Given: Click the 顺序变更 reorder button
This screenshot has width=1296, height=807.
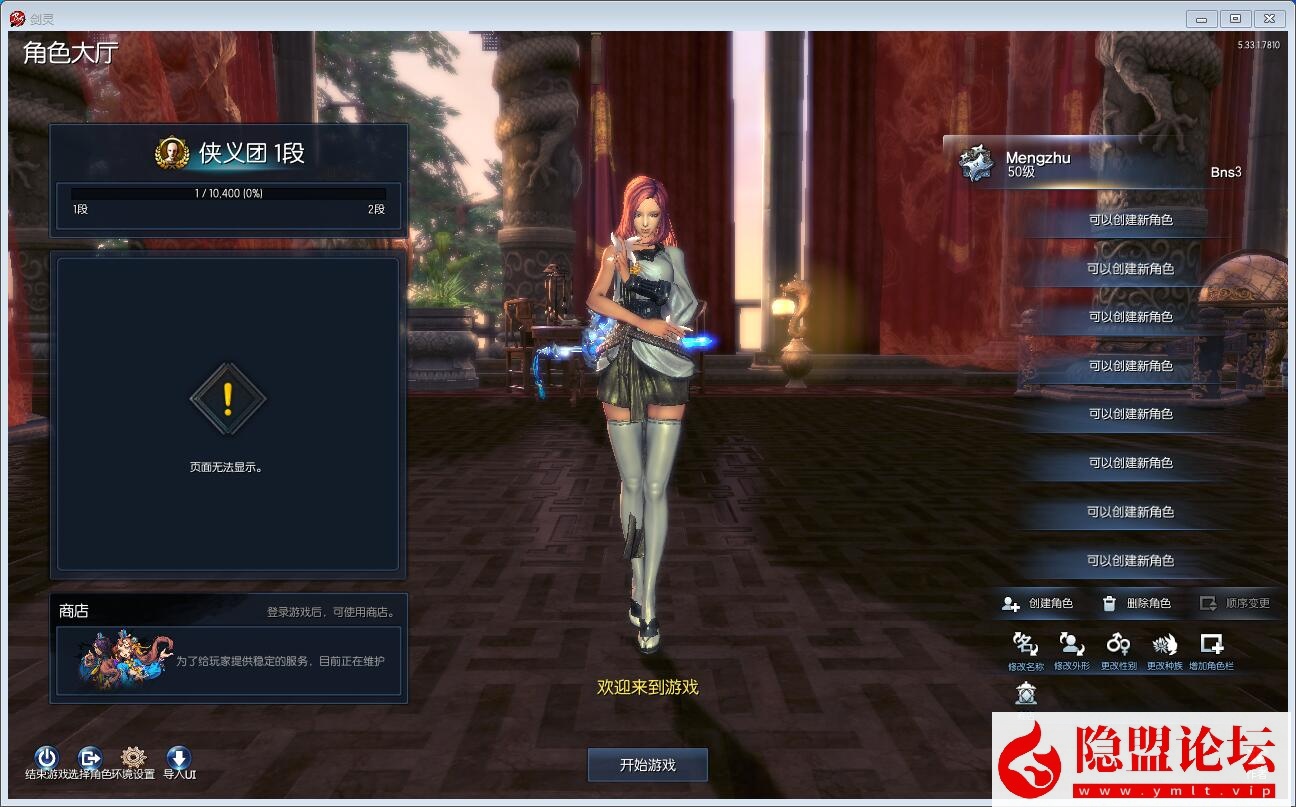Looking at the screenshot, I should (1235, 603).
